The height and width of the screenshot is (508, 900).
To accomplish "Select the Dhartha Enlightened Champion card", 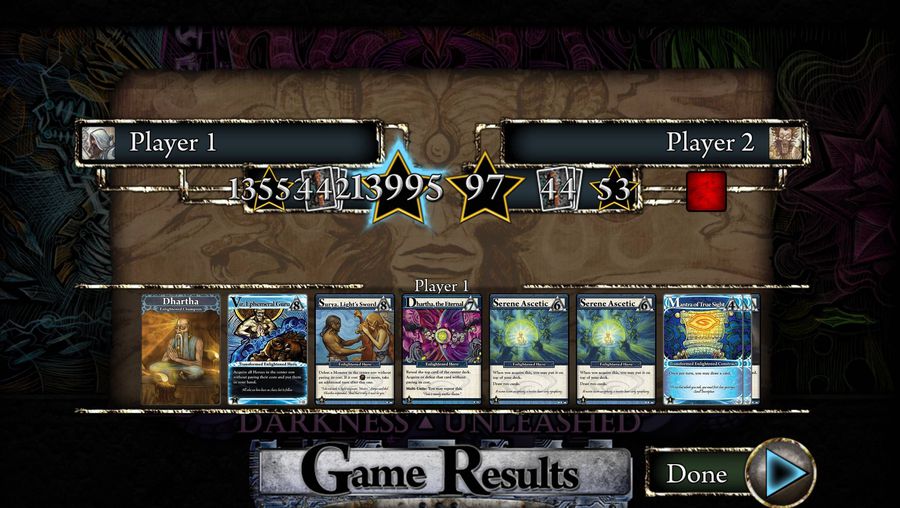I will (x=181, y=349).
